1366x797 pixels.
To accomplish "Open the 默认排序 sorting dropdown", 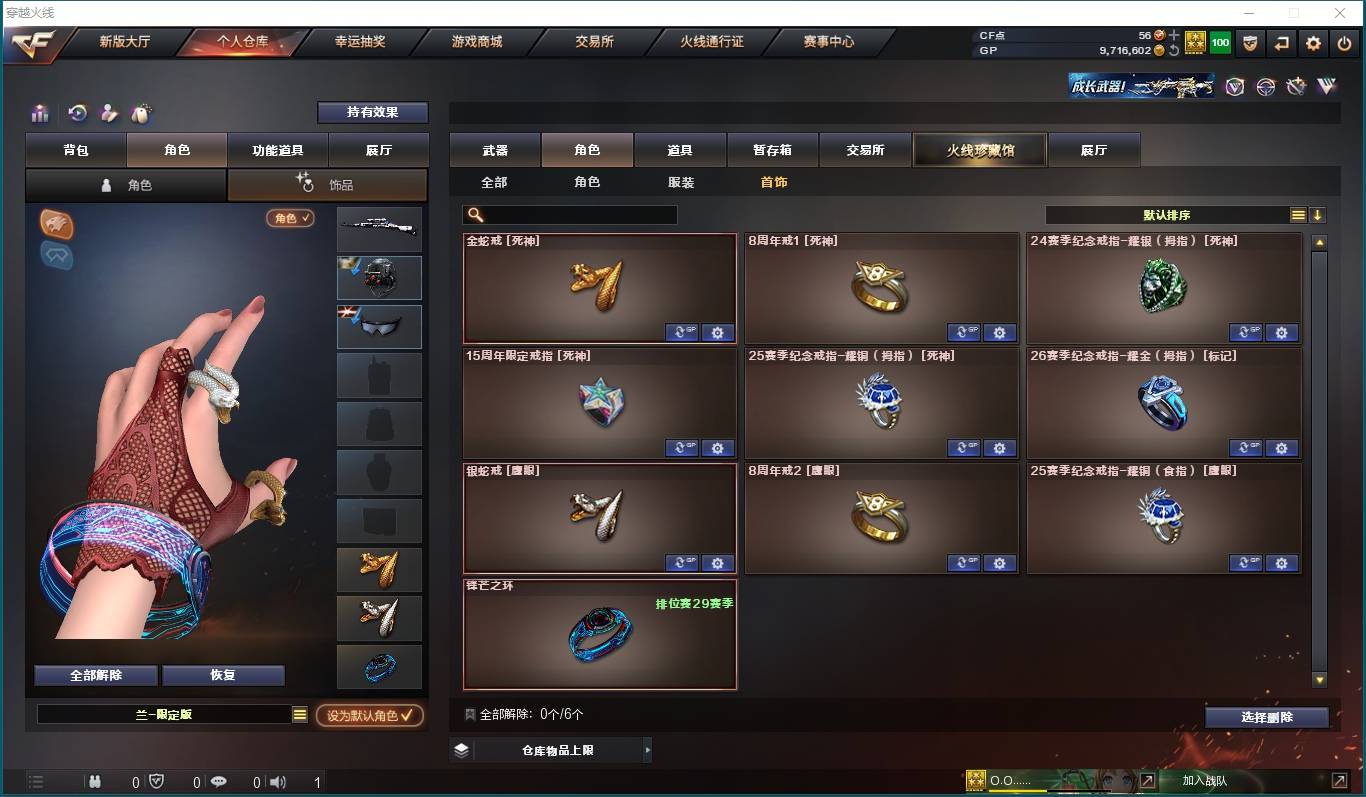I will click(1170, 214).
